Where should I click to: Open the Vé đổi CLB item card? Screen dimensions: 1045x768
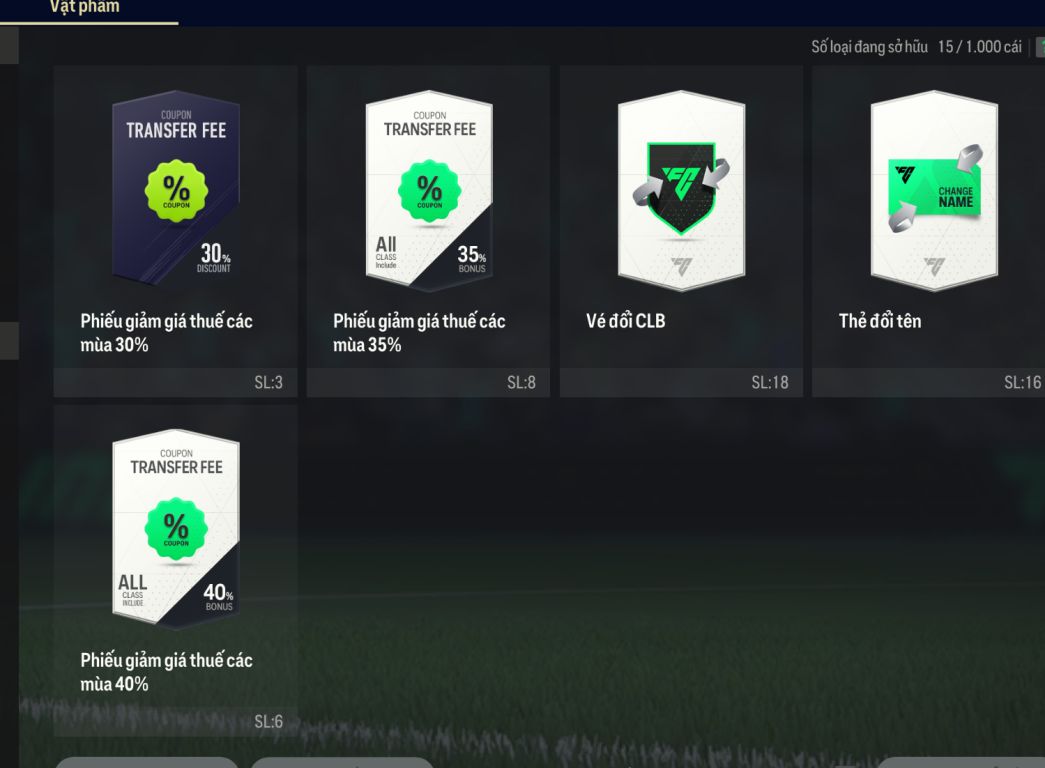pos(681,230)
